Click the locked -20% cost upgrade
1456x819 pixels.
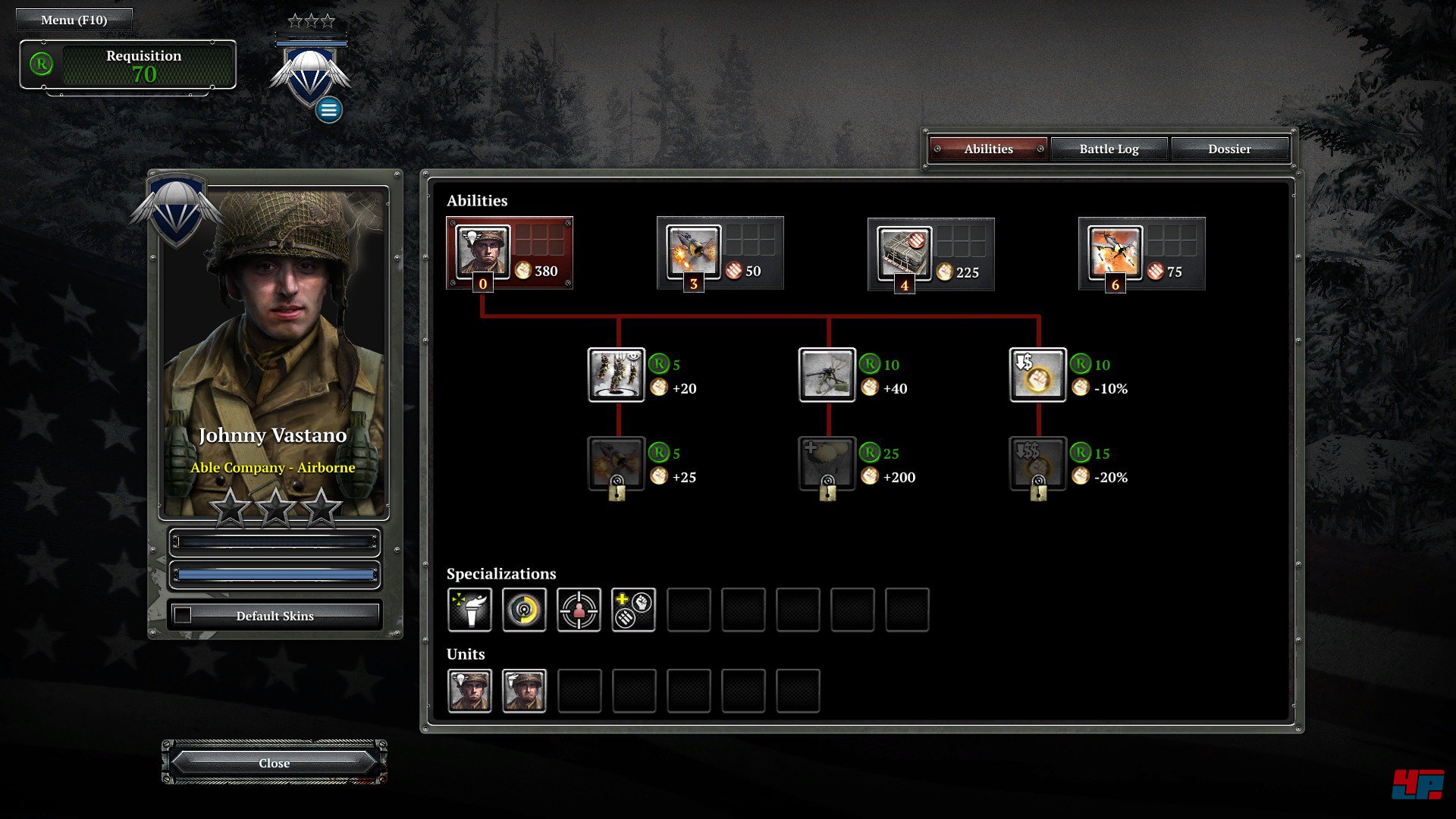[1037, 463]
